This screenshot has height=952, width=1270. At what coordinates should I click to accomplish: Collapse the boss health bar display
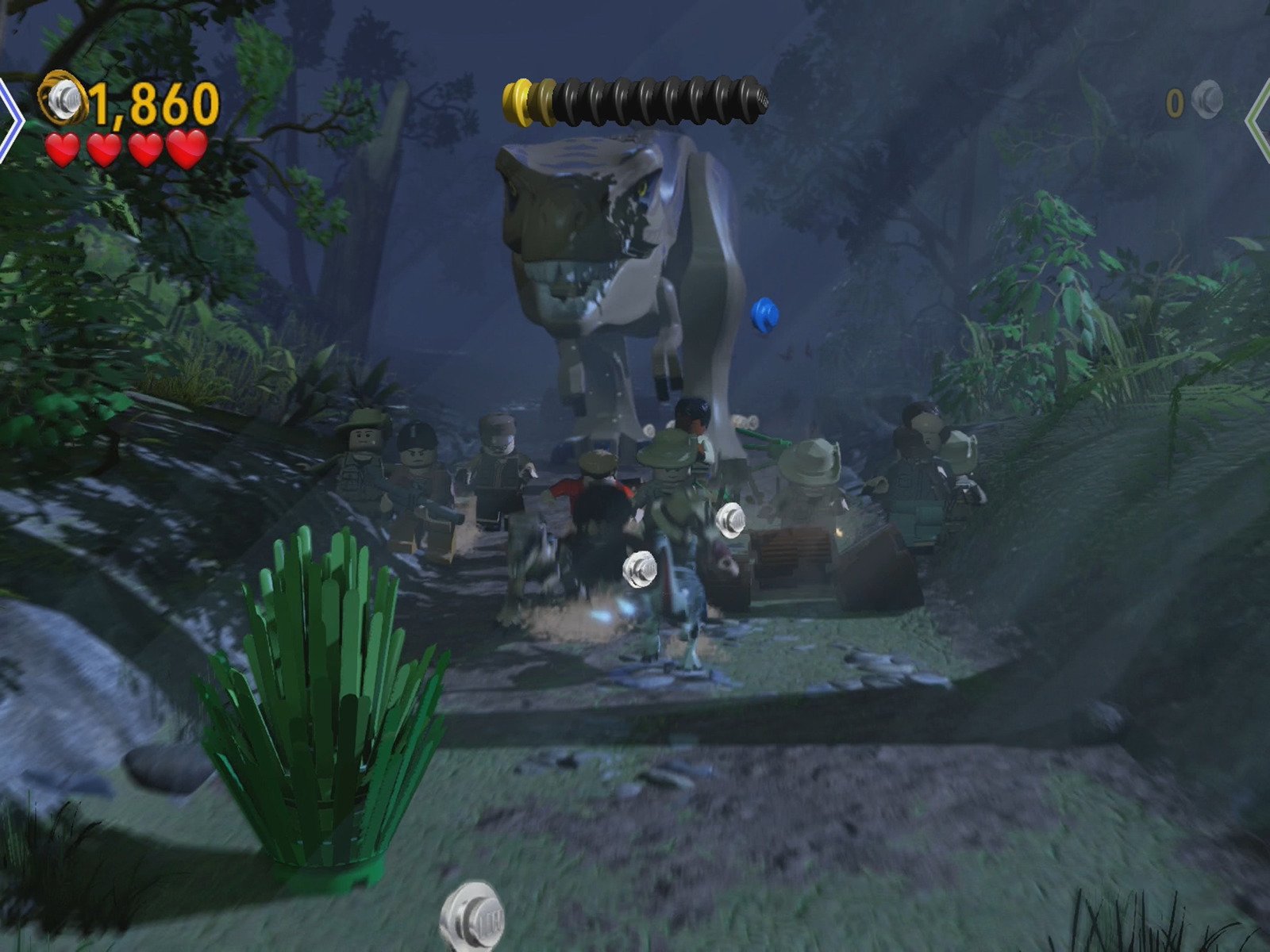coord(635,103)
